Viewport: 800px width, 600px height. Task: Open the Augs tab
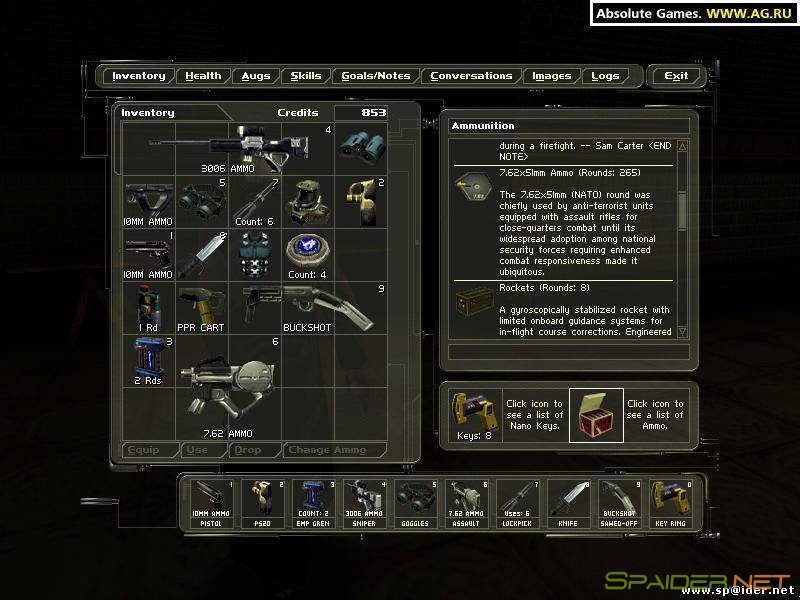(x=255, y=76)
